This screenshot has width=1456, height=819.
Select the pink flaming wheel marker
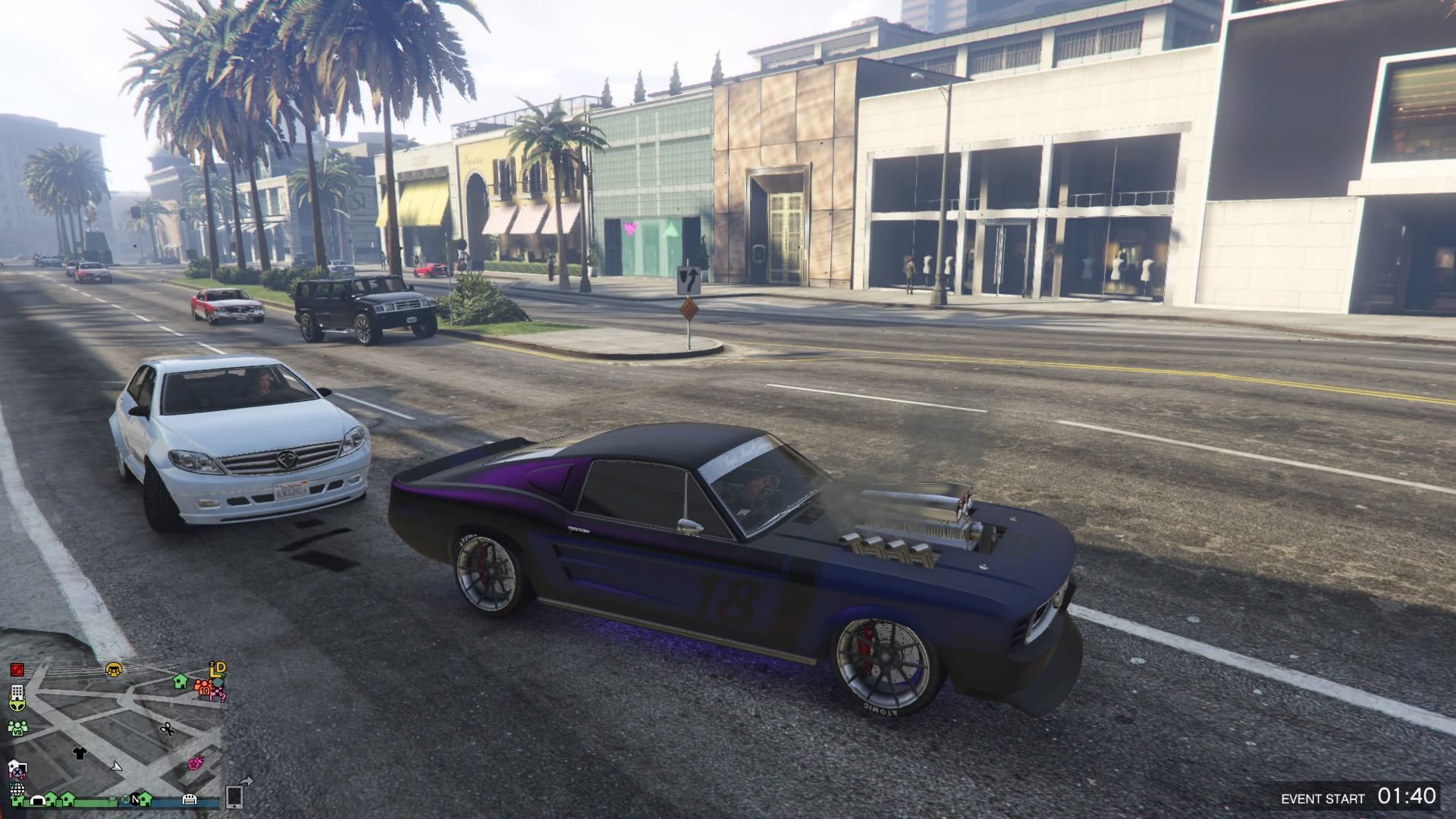(x=194, y=762)
